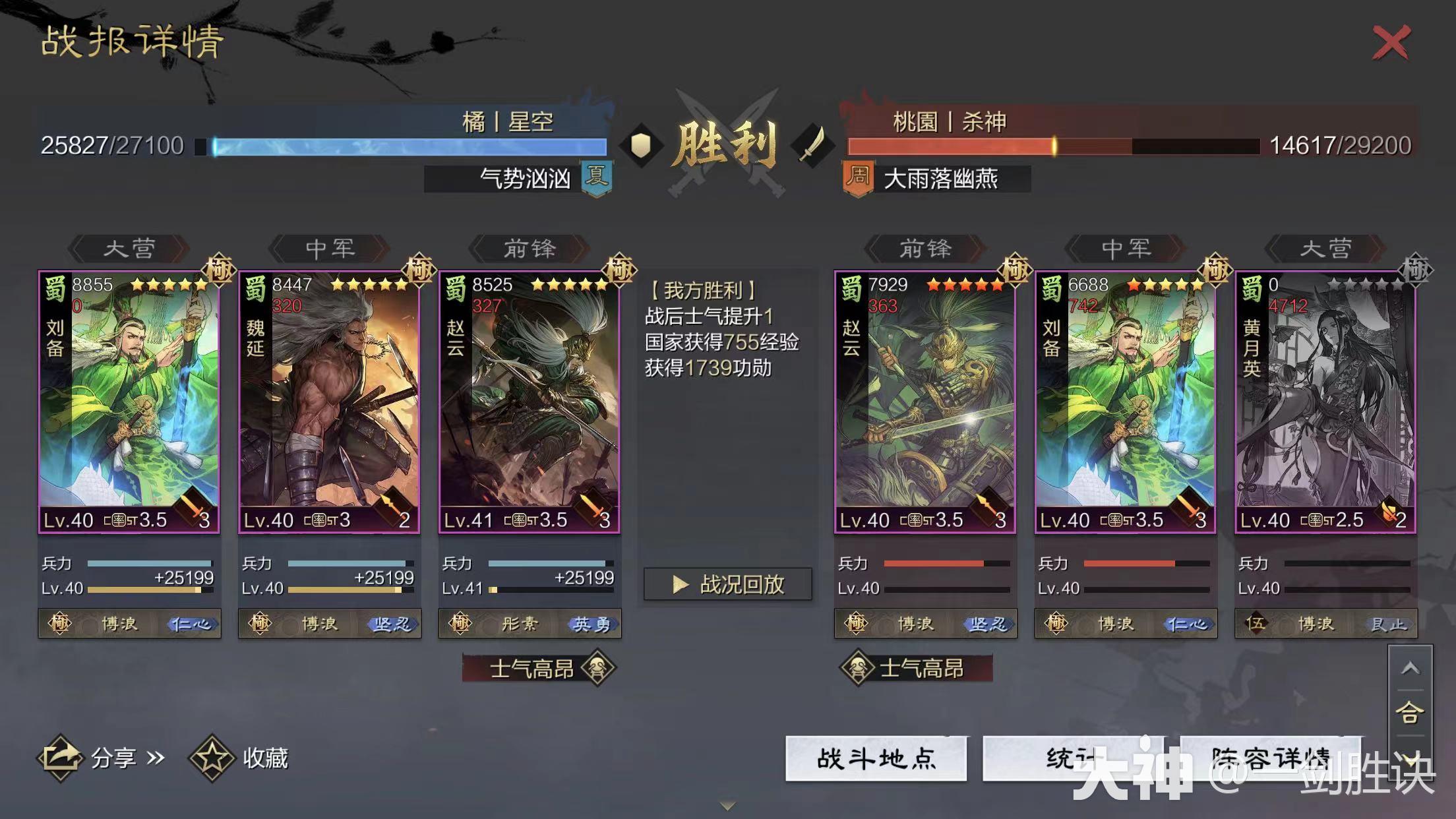
Task: Open 战况回放 battle replay
Action: 725,584
